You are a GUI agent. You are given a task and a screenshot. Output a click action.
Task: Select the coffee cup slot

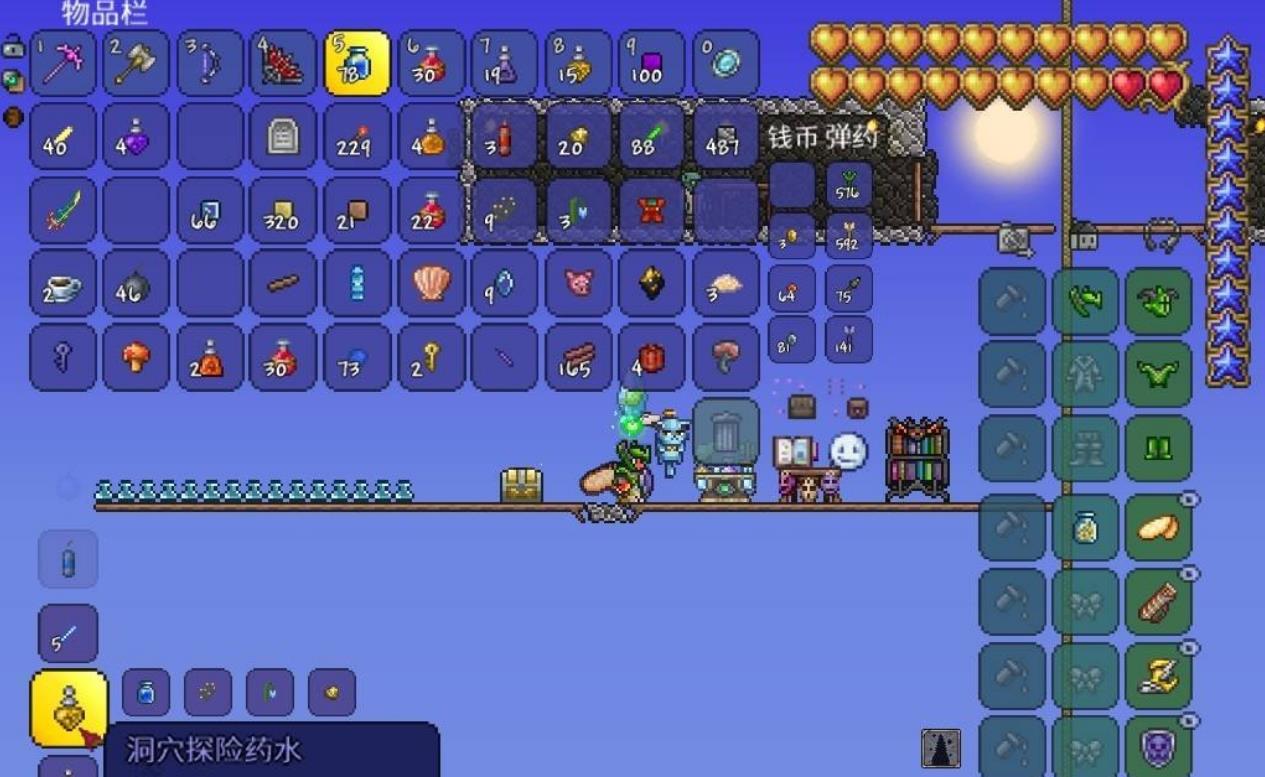(63, 283)
